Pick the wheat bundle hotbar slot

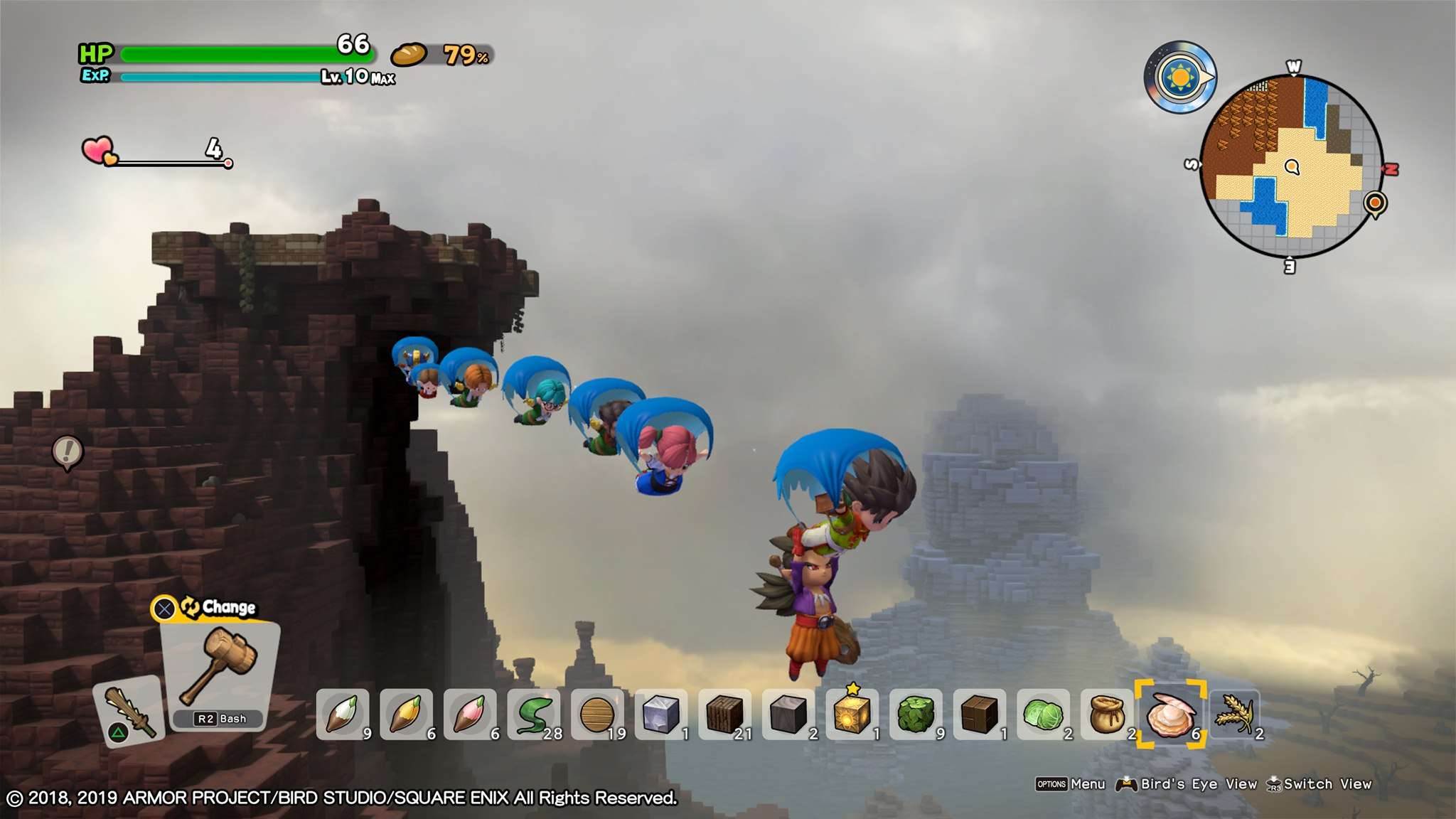(1235, 714)
